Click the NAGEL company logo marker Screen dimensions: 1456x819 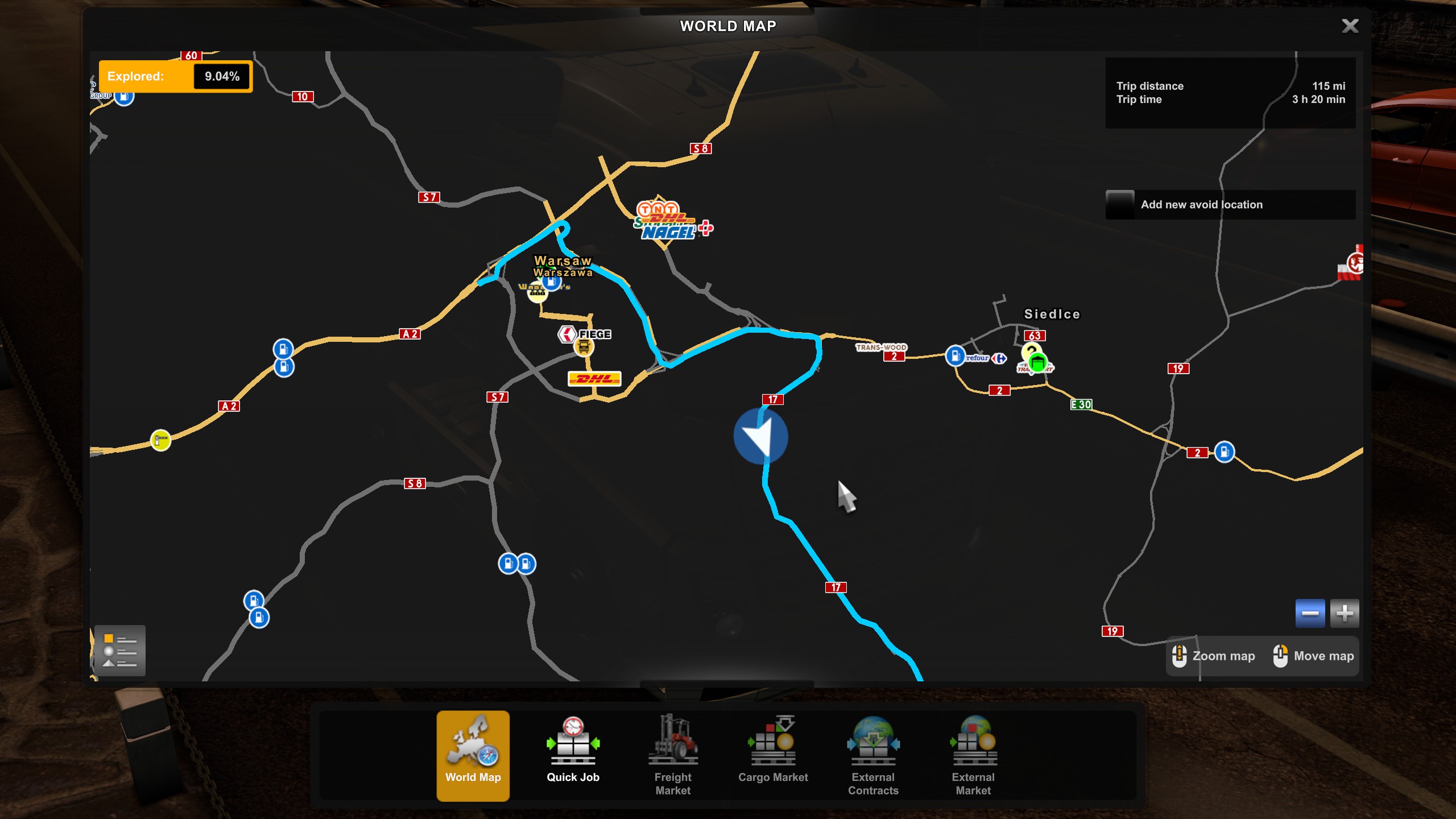pos(668,233)
